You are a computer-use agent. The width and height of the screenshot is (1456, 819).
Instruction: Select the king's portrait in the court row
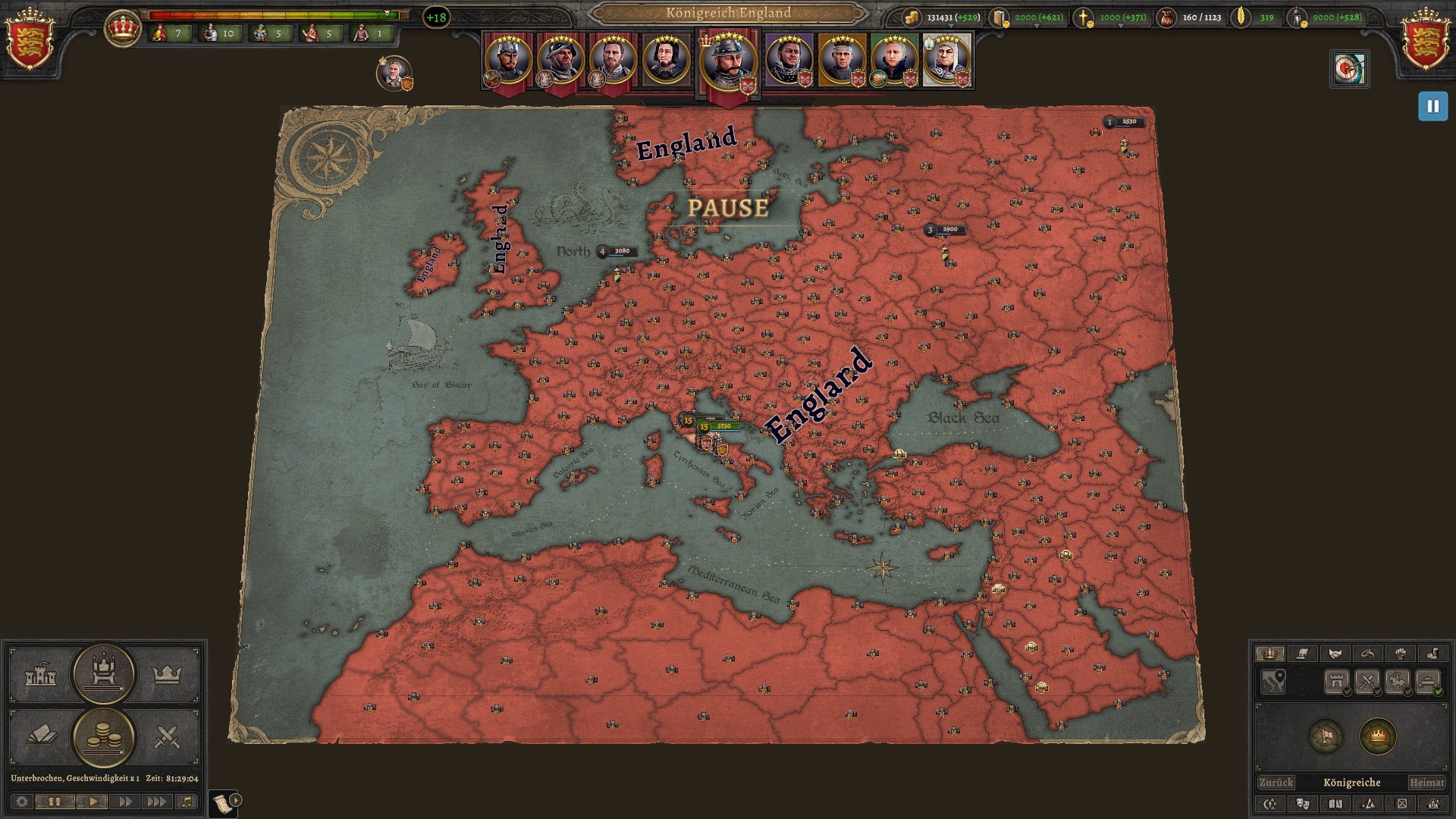[727, 61]
